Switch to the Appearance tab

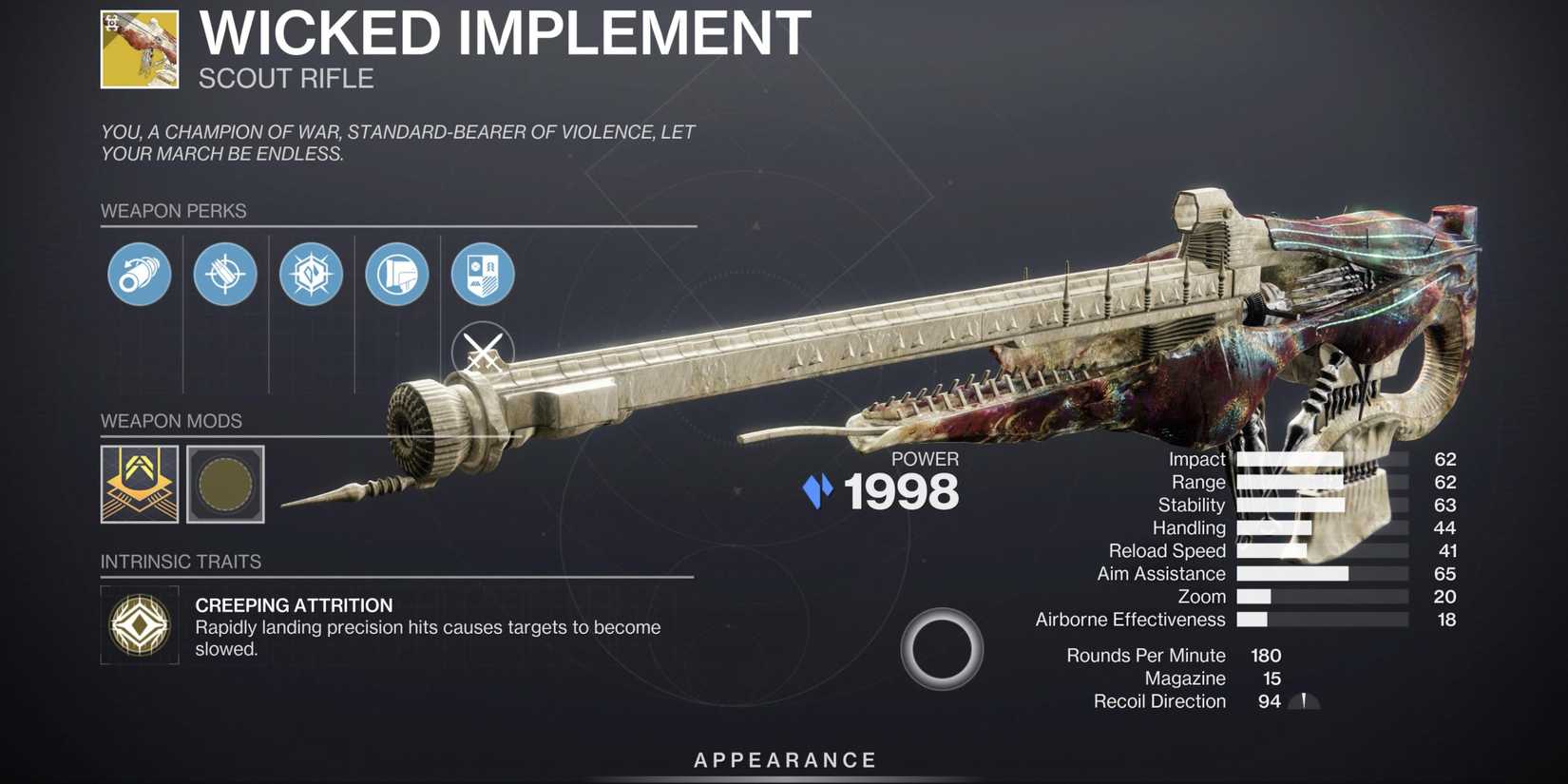pyautogui.click(x=784, y=759)
